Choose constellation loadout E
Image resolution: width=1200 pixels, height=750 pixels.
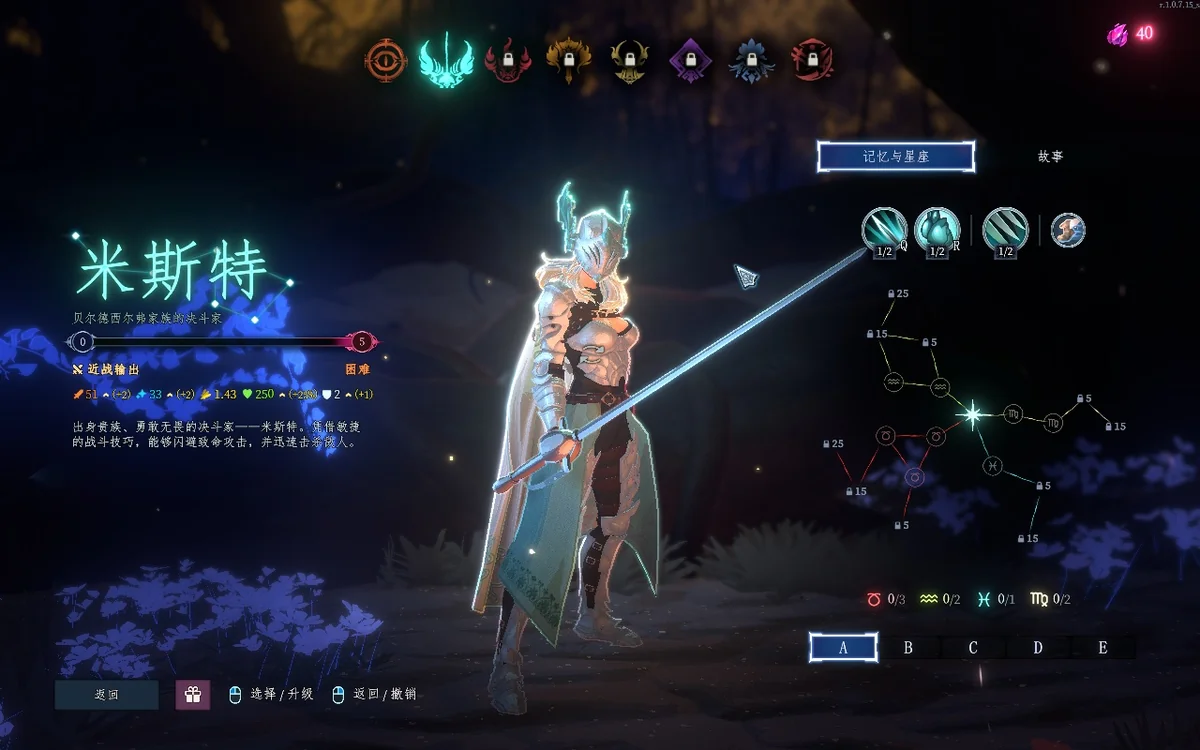[1103, 647]
